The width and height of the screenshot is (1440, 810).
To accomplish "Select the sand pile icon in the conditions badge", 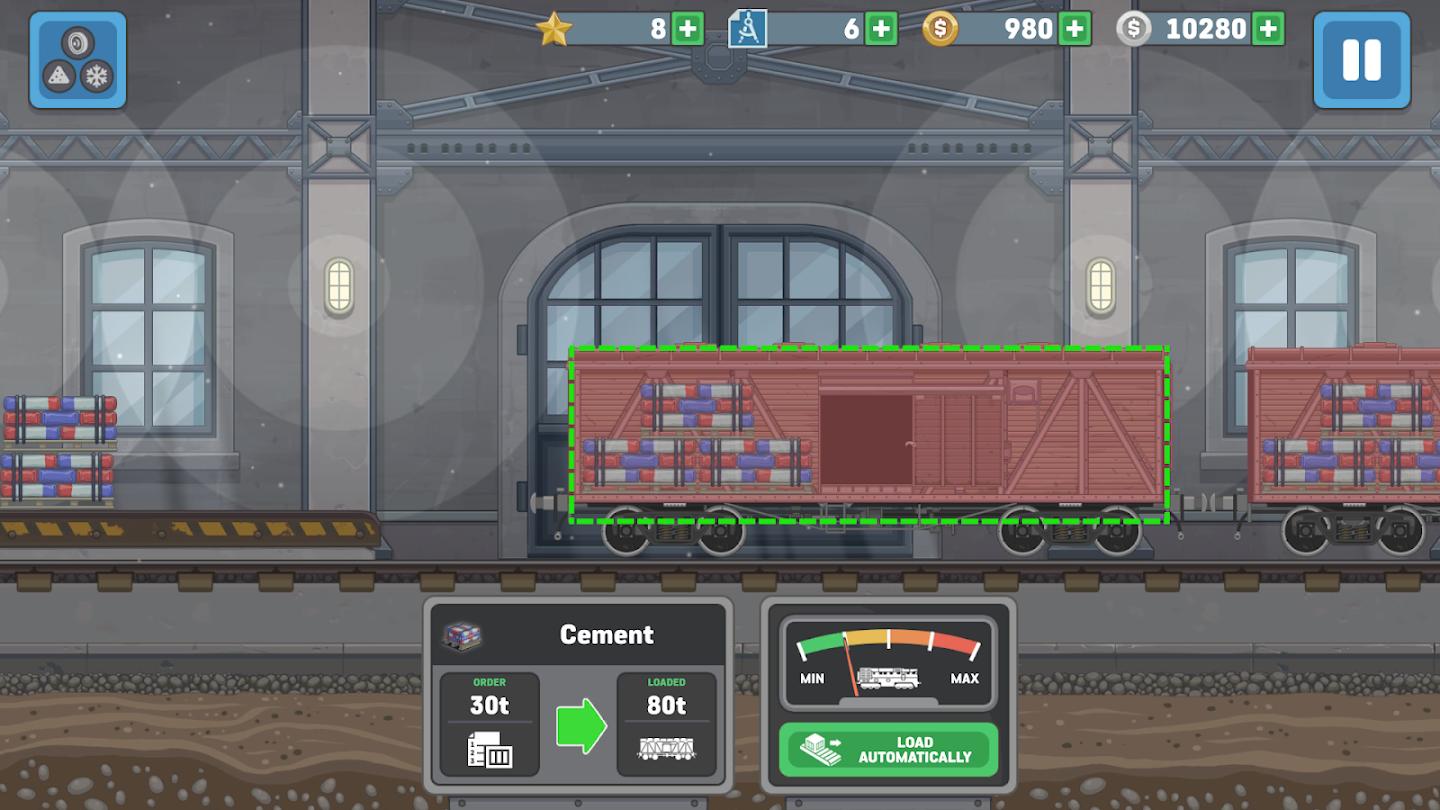I will pos(59,75).
